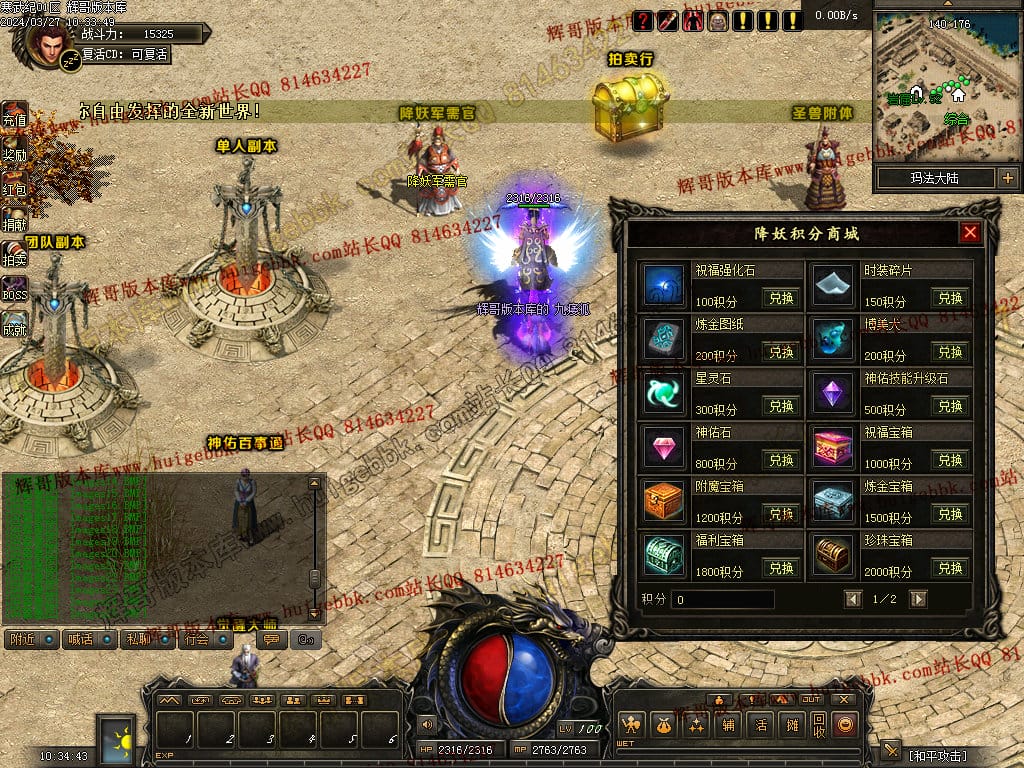Expand the 玛法大陆 minimap with plus button

pos(1007,179)
